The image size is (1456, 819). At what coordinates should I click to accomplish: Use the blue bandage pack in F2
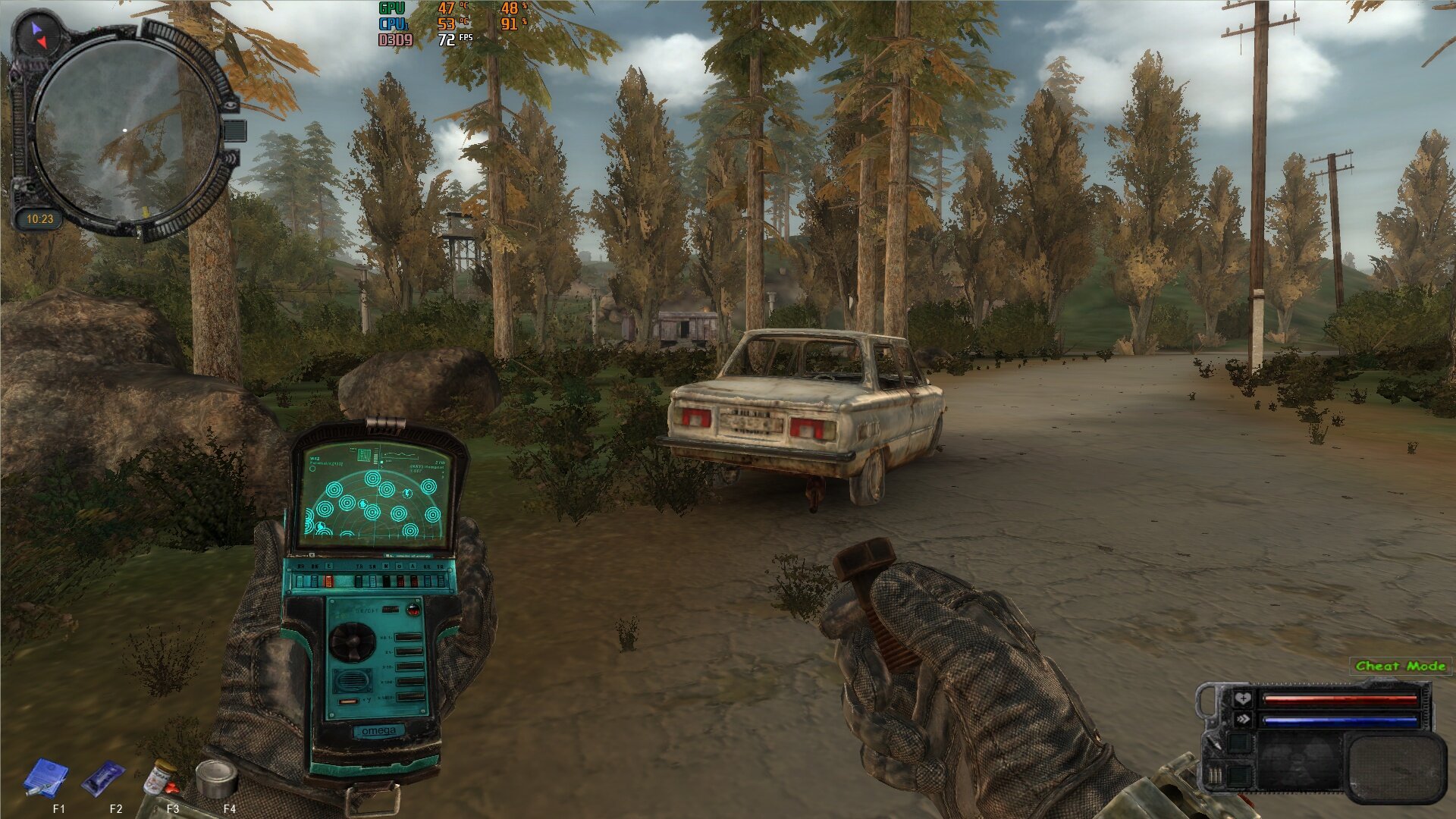click(103, 778)
